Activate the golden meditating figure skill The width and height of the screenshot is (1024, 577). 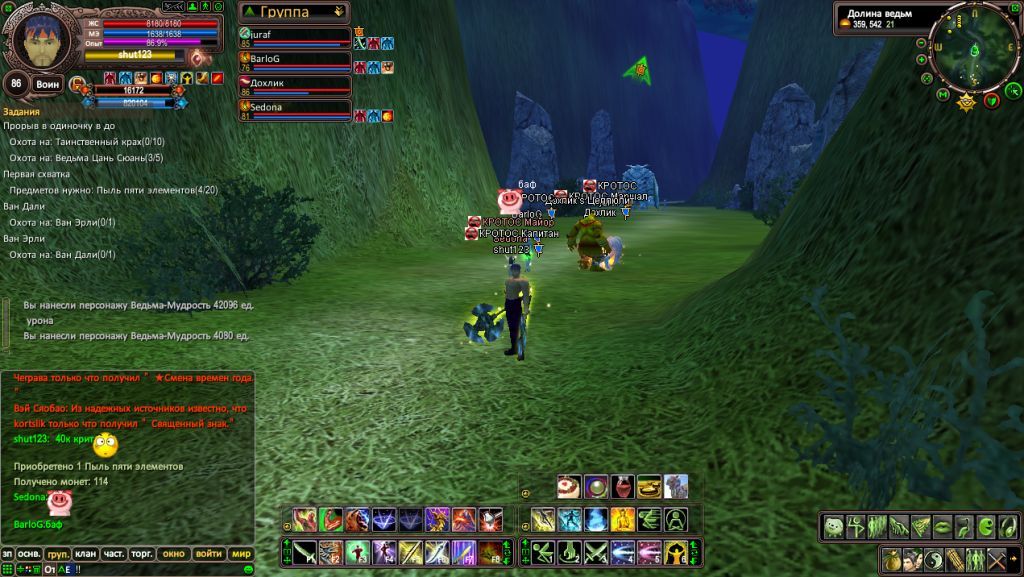click(623, 520)
